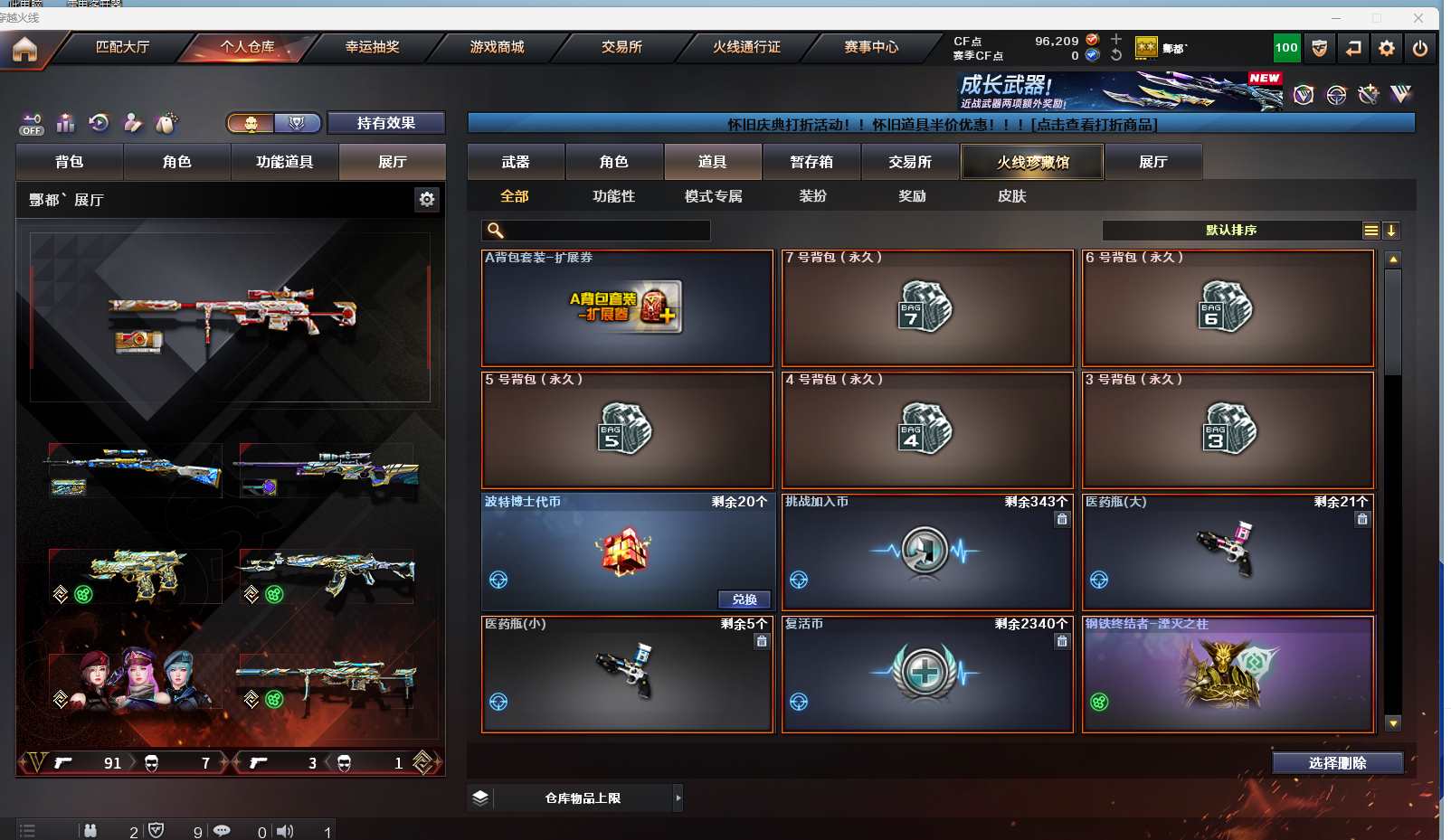Select the 复活币 item tile
This screenshot has height=840, width=1451.
tap(926, 674)
